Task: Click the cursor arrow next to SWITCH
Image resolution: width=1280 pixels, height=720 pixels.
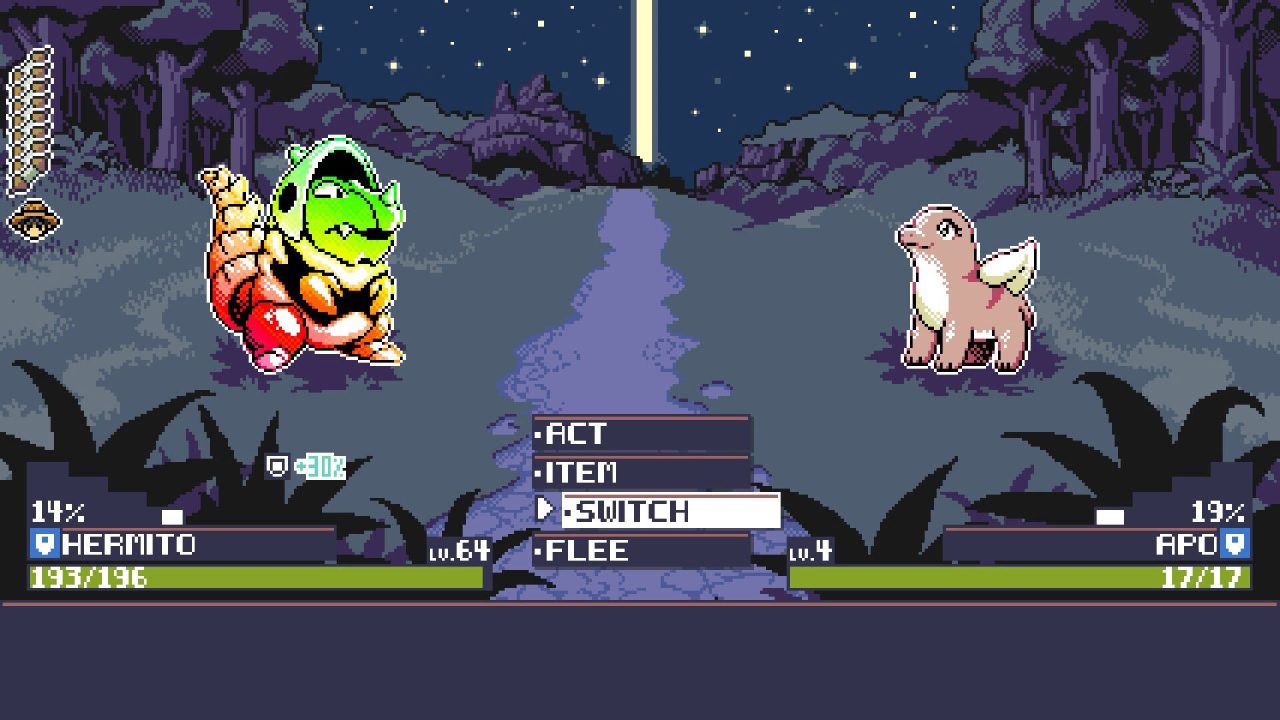Action: [546, 511]
